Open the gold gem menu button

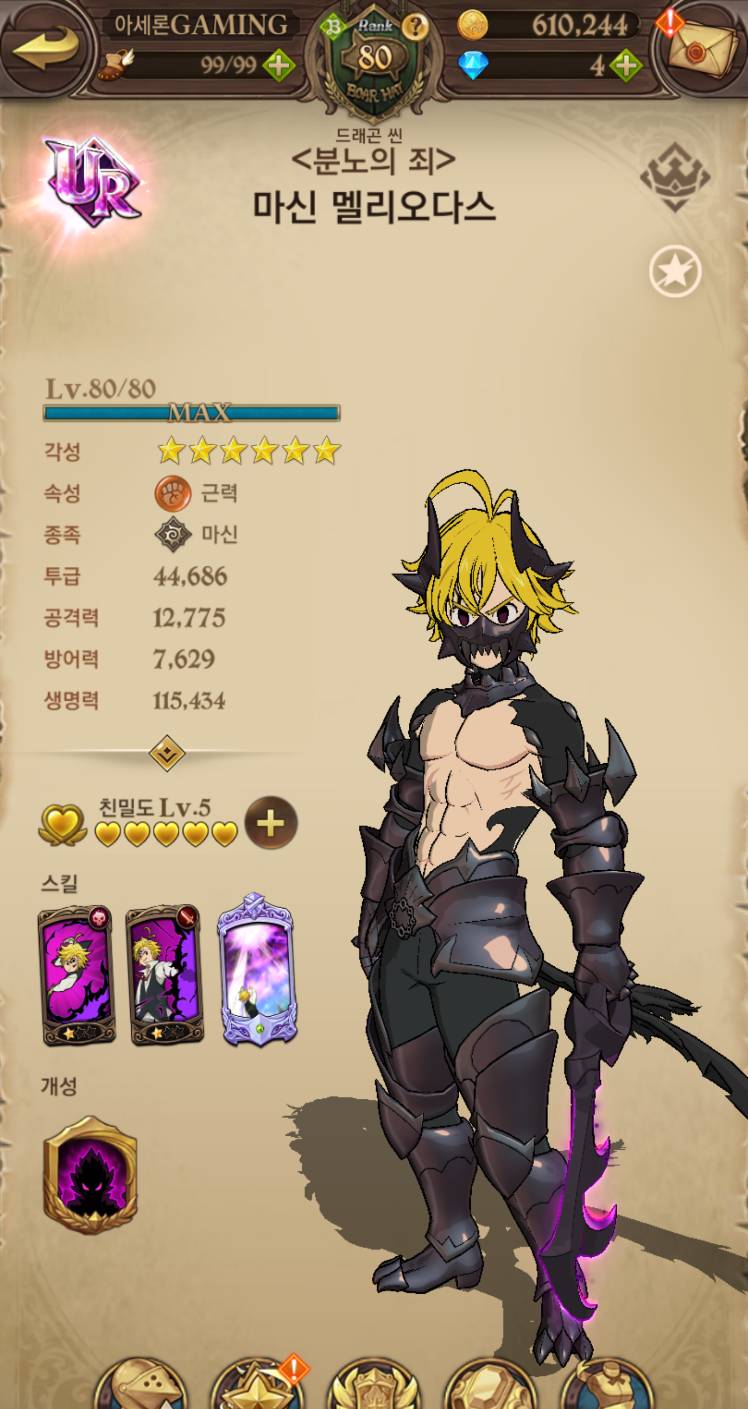click(489, 1387)
